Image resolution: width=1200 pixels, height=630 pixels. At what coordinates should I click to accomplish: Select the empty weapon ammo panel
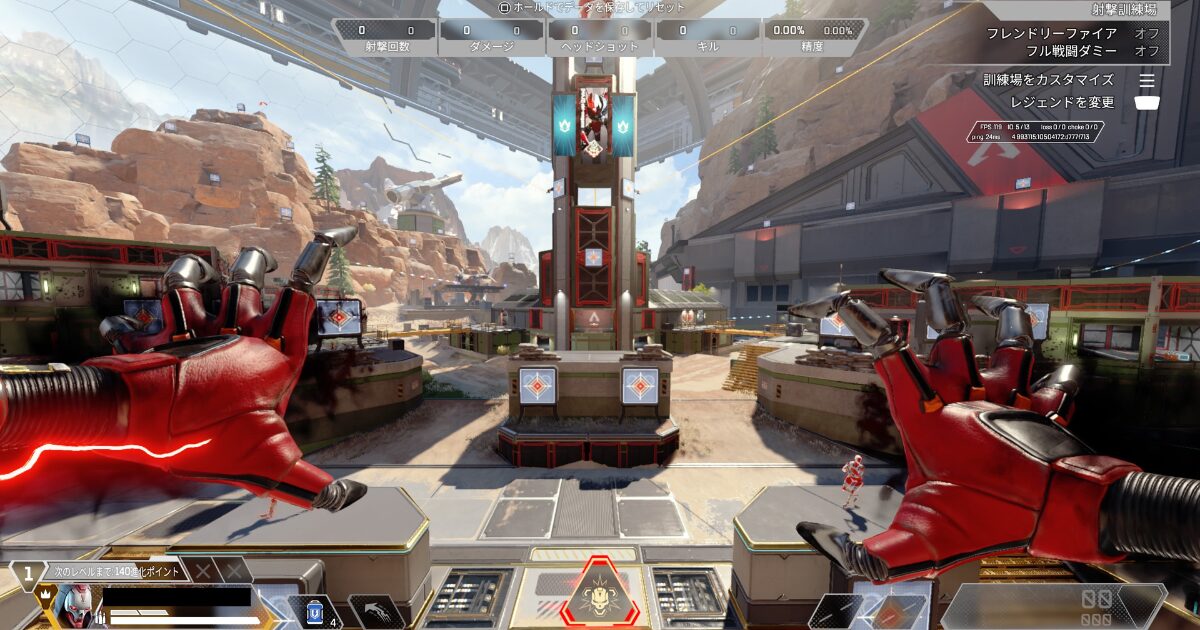point(1052,606)
